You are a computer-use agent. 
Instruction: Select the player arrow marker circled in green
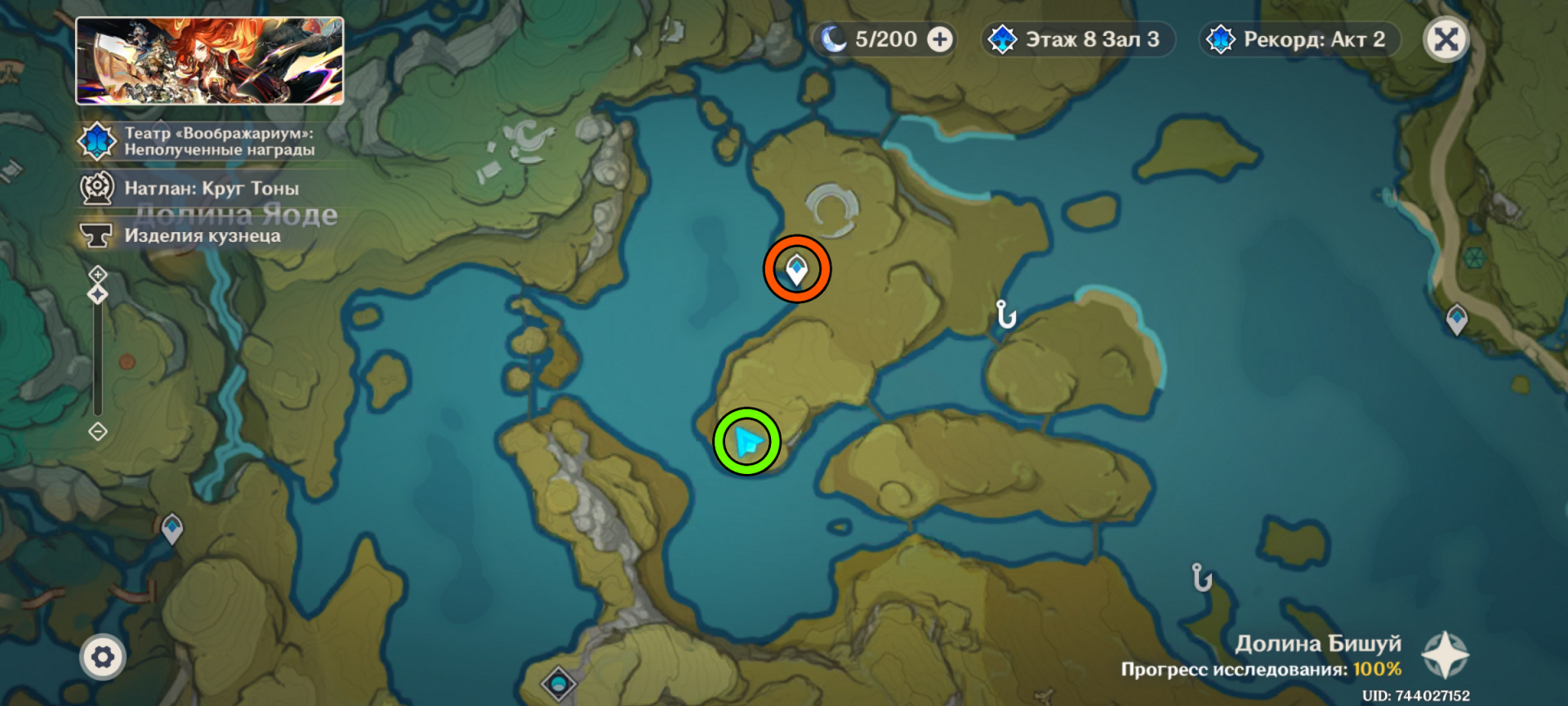coord(747,442)
